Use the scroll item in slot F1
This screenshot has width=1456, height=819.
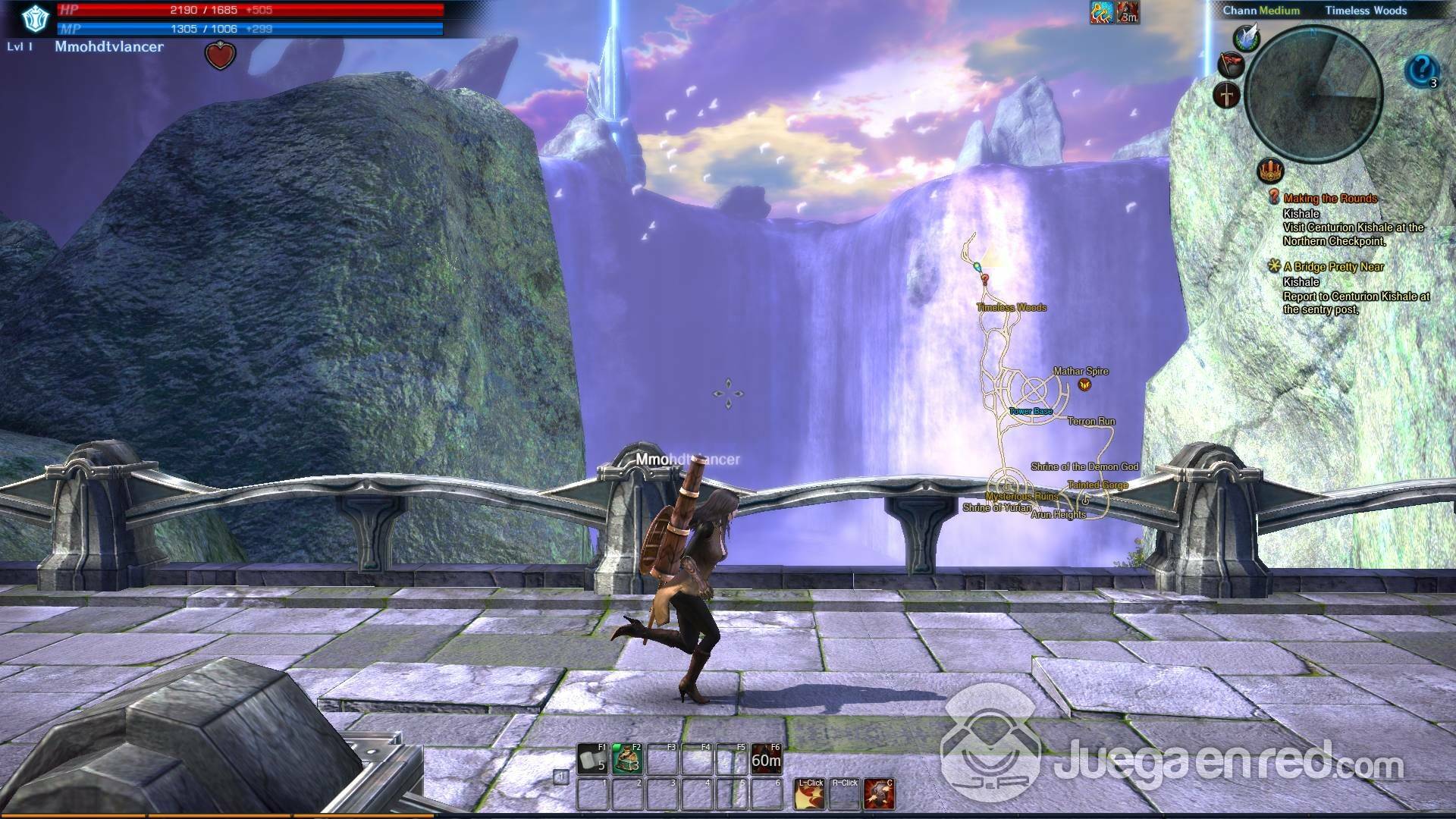[592, 758]
